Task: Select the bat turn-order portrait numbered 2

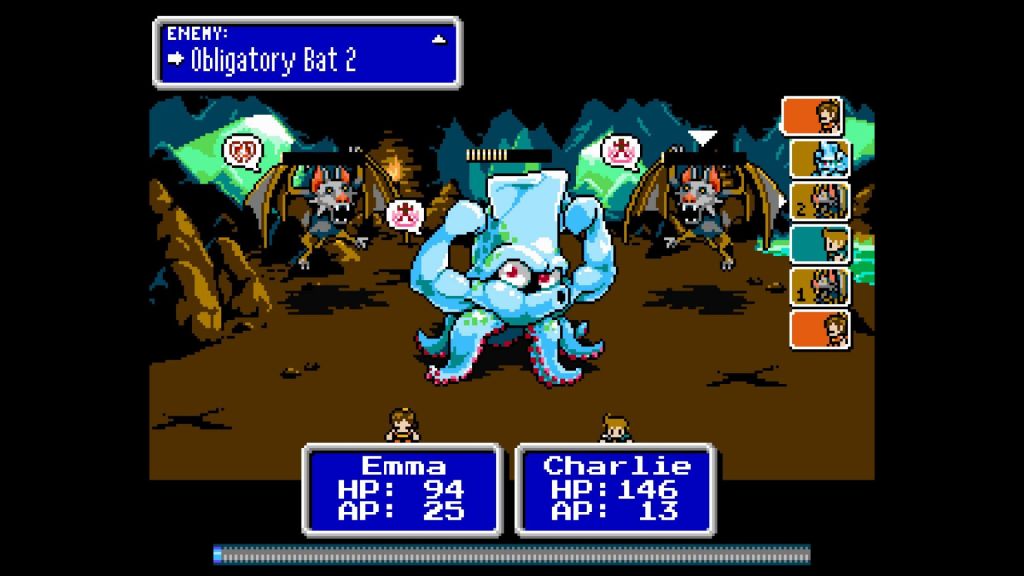Action: (821, 200)
